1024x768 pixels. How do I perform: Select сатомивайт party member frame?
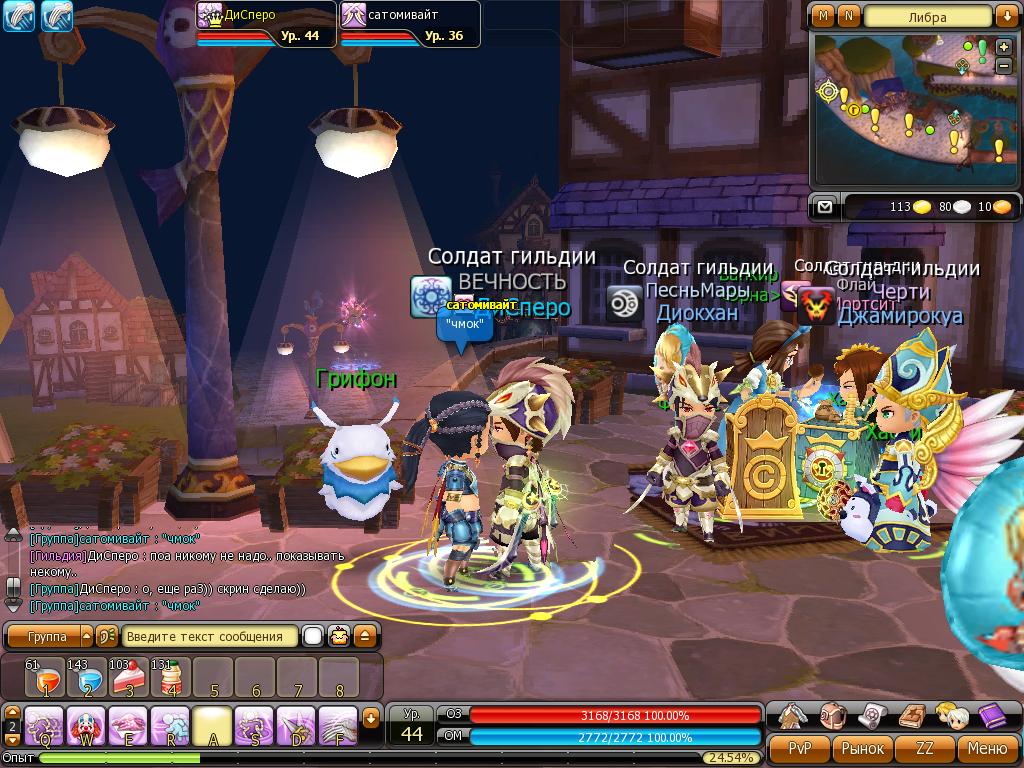[x=410, y=24]
